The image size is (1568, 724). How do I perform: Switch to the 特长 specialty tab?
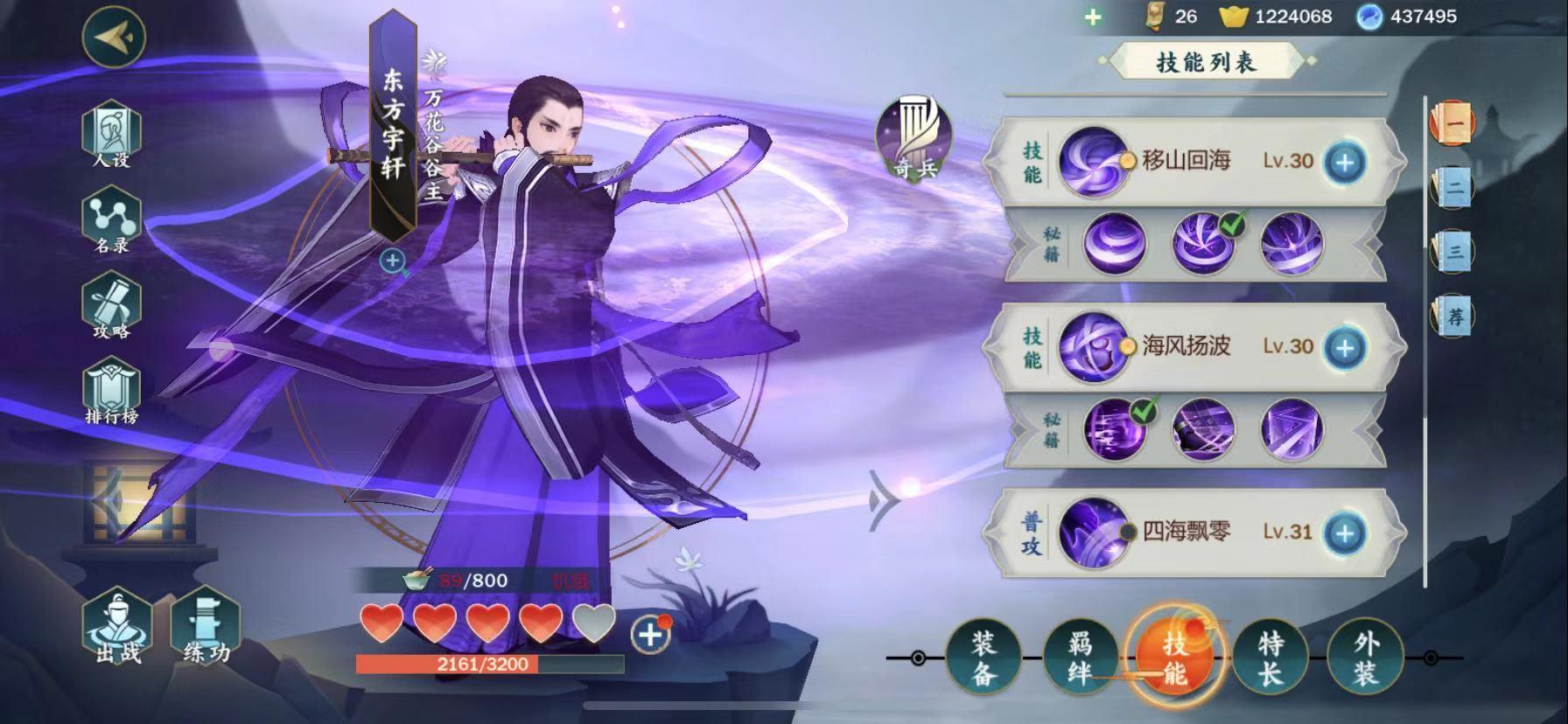click(x=1270, y=658)
